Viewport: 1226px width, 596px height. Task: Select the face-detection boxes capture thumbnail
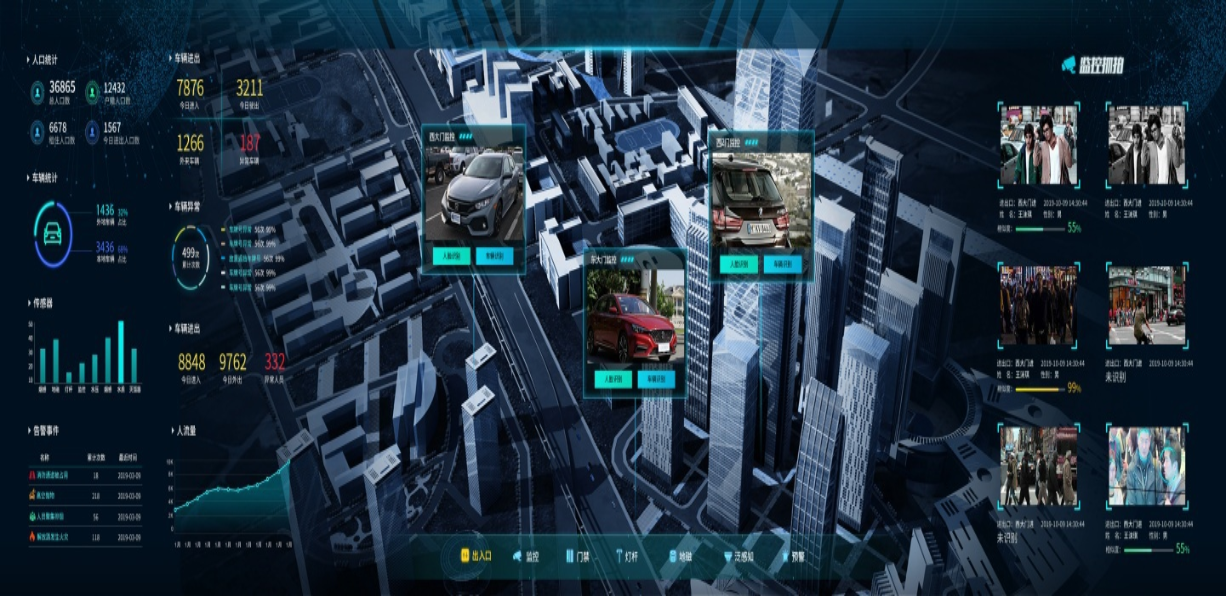(1146, 466)
